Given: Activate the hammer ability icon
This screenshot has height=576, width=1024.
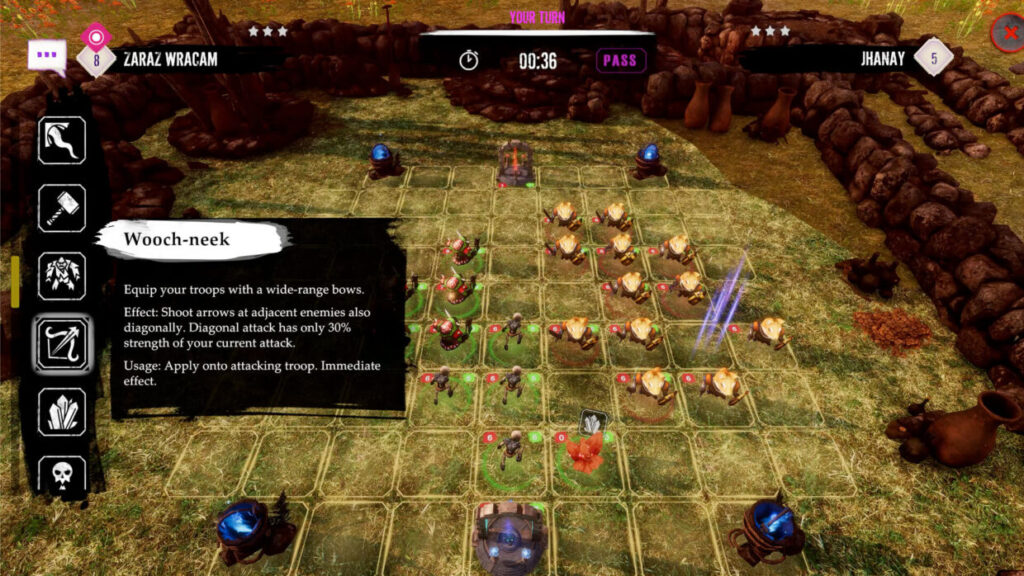Looking at the screenshot, I should 62,208.
